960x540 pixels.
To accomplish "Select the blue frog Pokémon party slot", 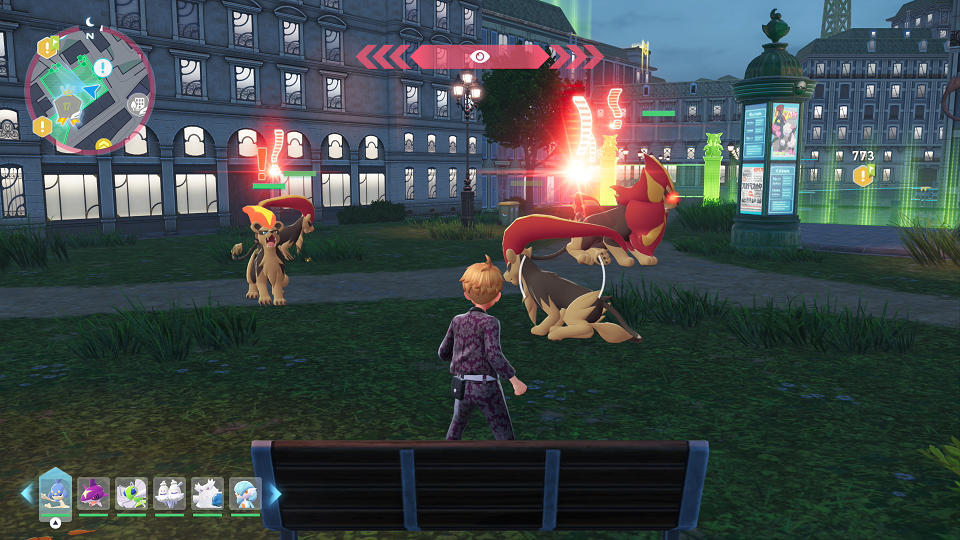I will point(55,493).
